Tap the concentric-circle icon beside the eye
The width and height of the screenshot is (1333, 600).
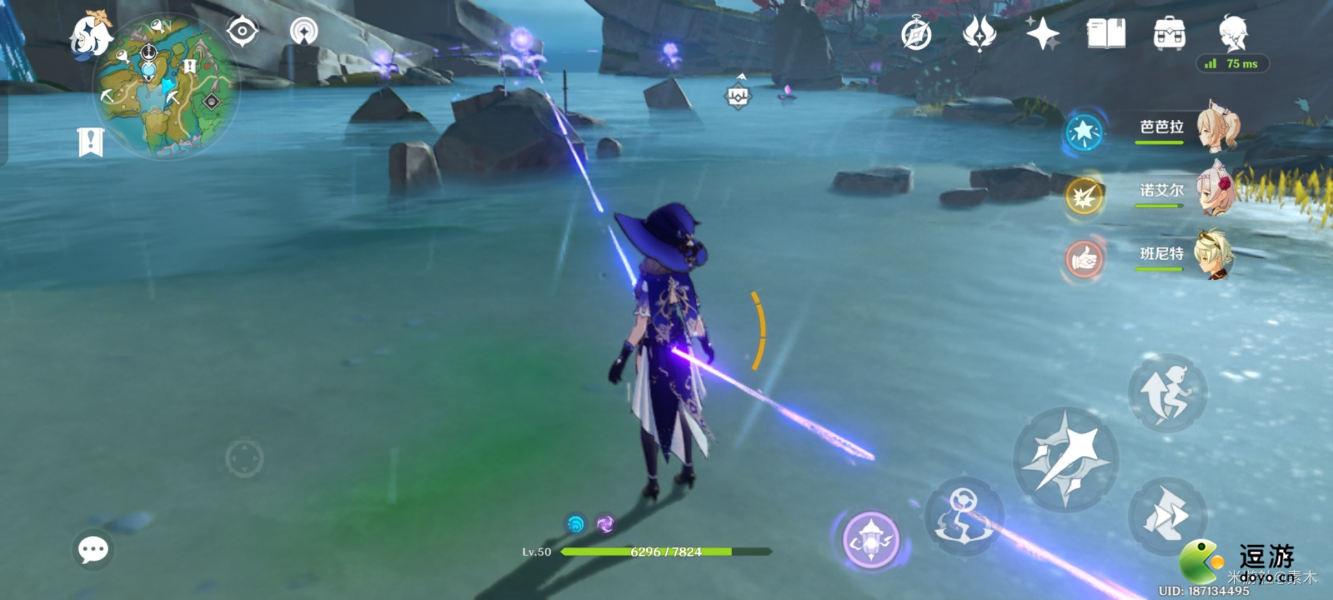click(x=305, y=31)
